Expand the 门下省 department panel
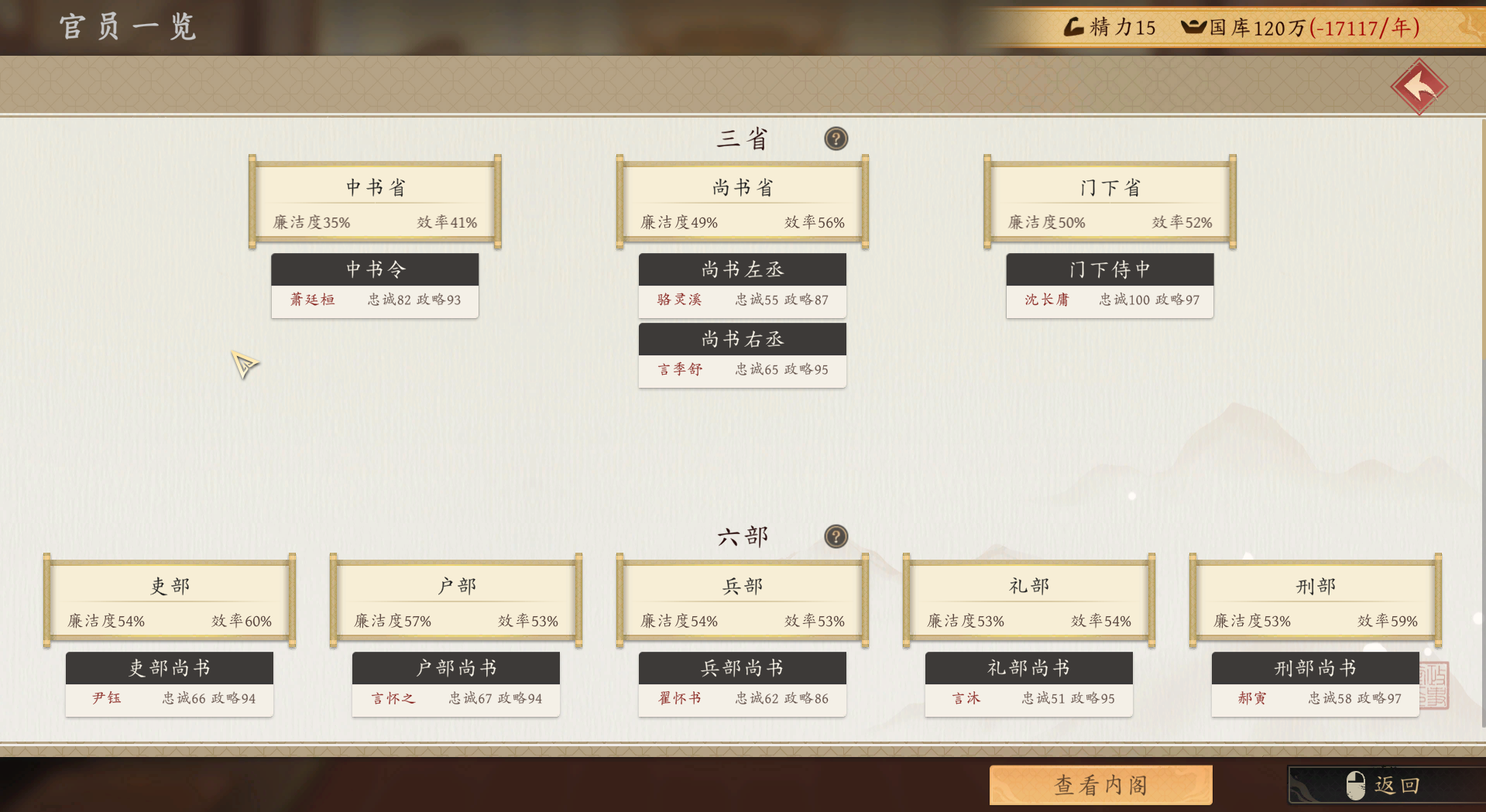The image size is (1486, 812). point(1109,187)
